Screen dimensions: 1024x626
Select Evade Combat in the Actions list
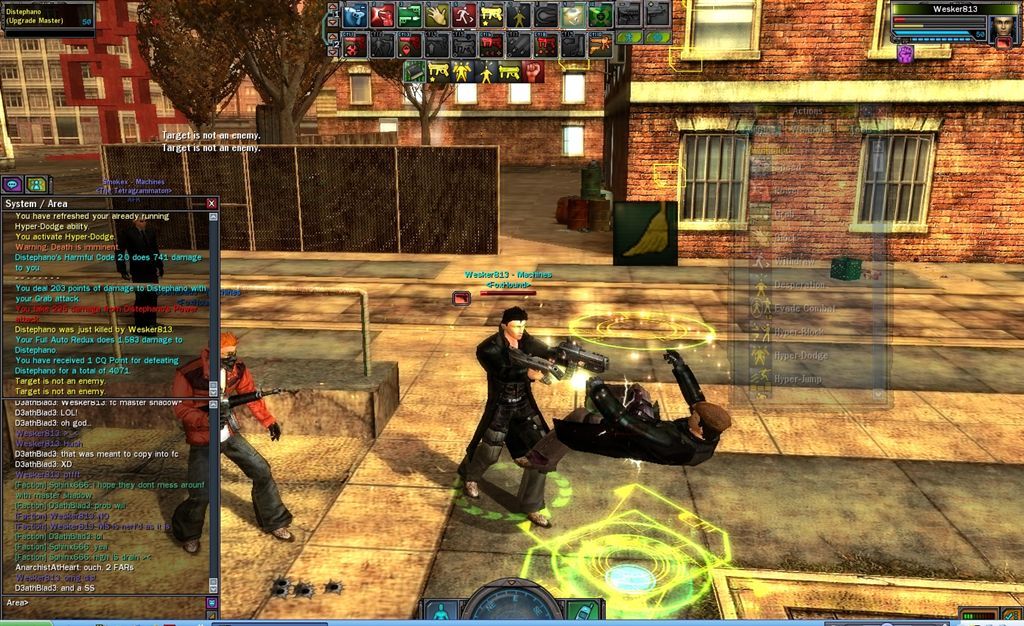(803, 309)
